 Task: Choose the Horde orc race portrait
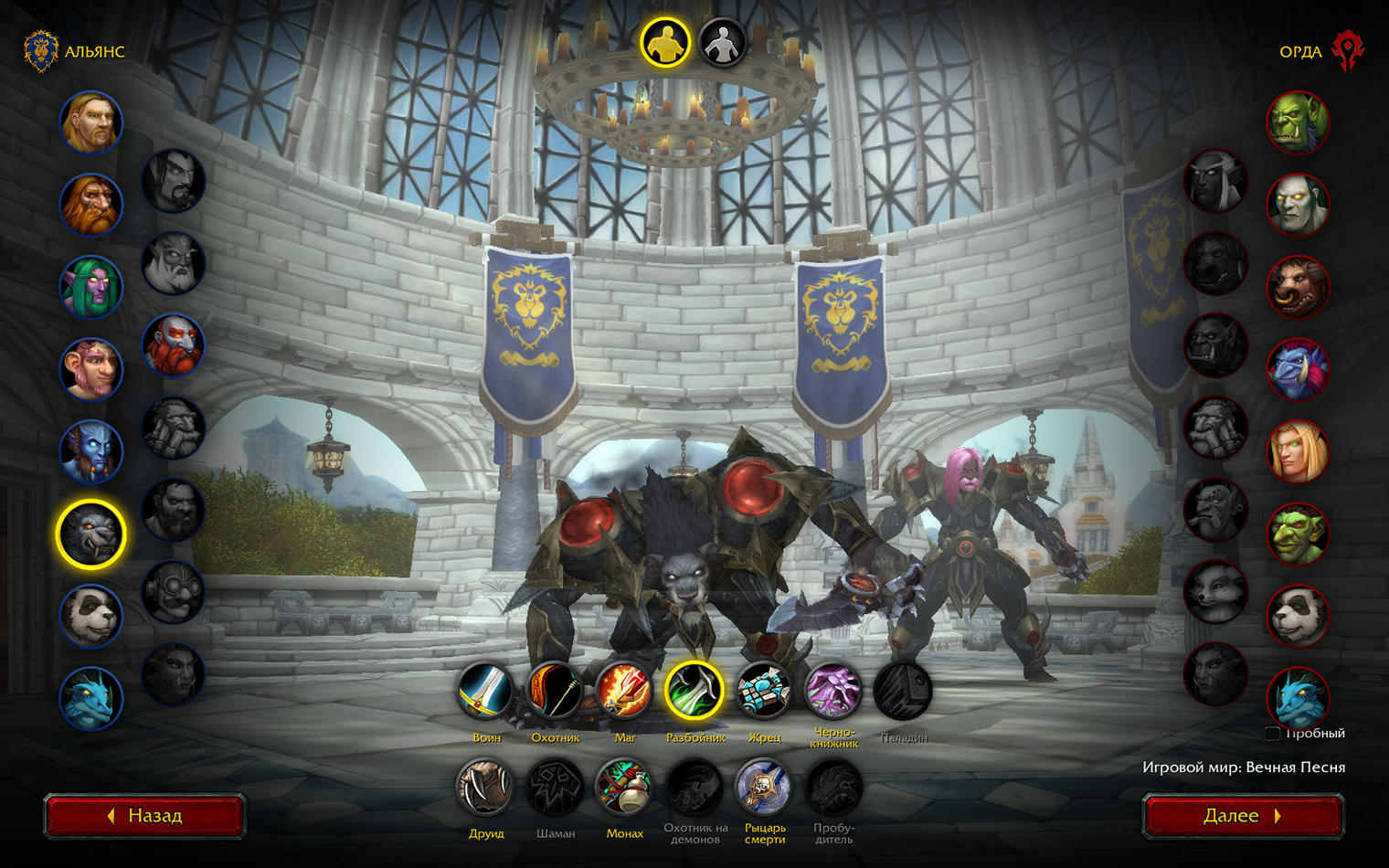click(x=1298, y=122)
